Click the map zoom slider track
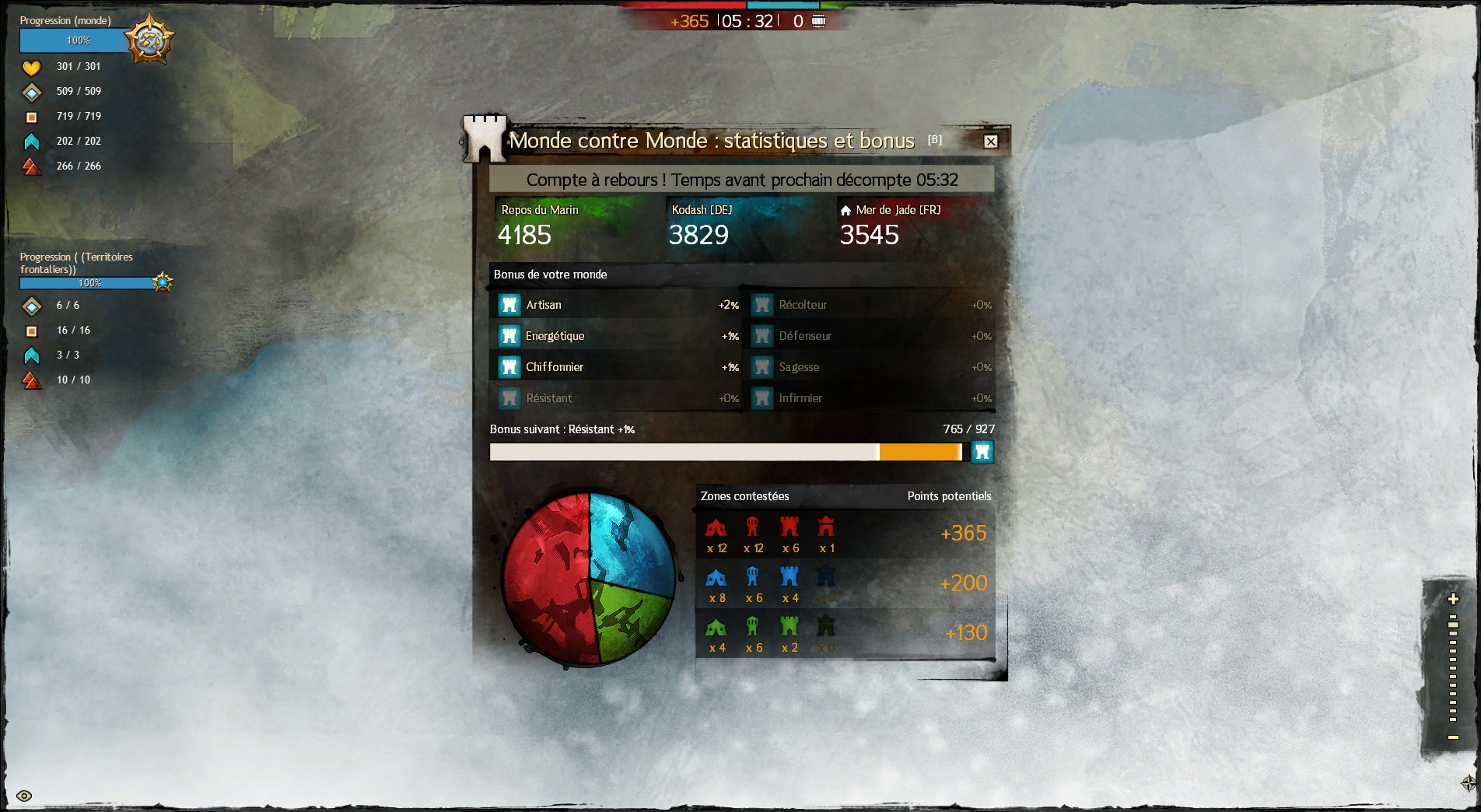 coord(1452,669)
